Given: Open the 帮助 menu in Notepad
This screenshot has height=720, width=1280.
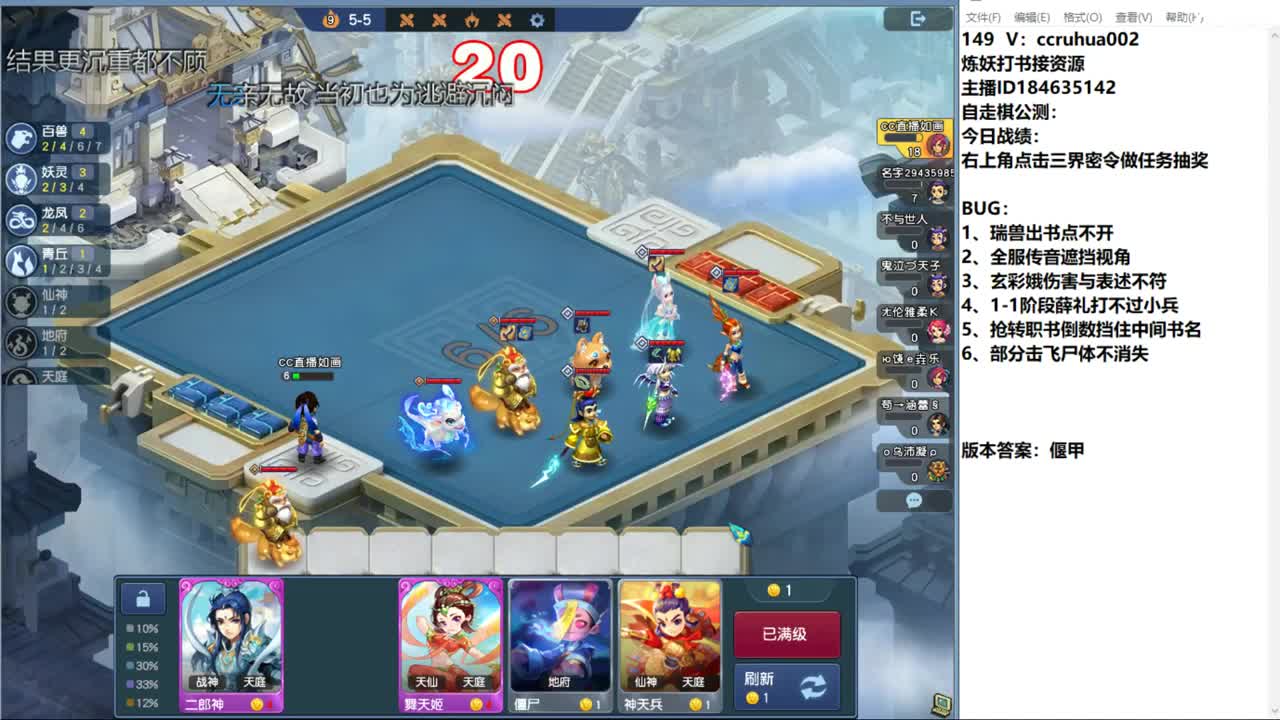Looking at the screenshot, I should click(1184, 18).
